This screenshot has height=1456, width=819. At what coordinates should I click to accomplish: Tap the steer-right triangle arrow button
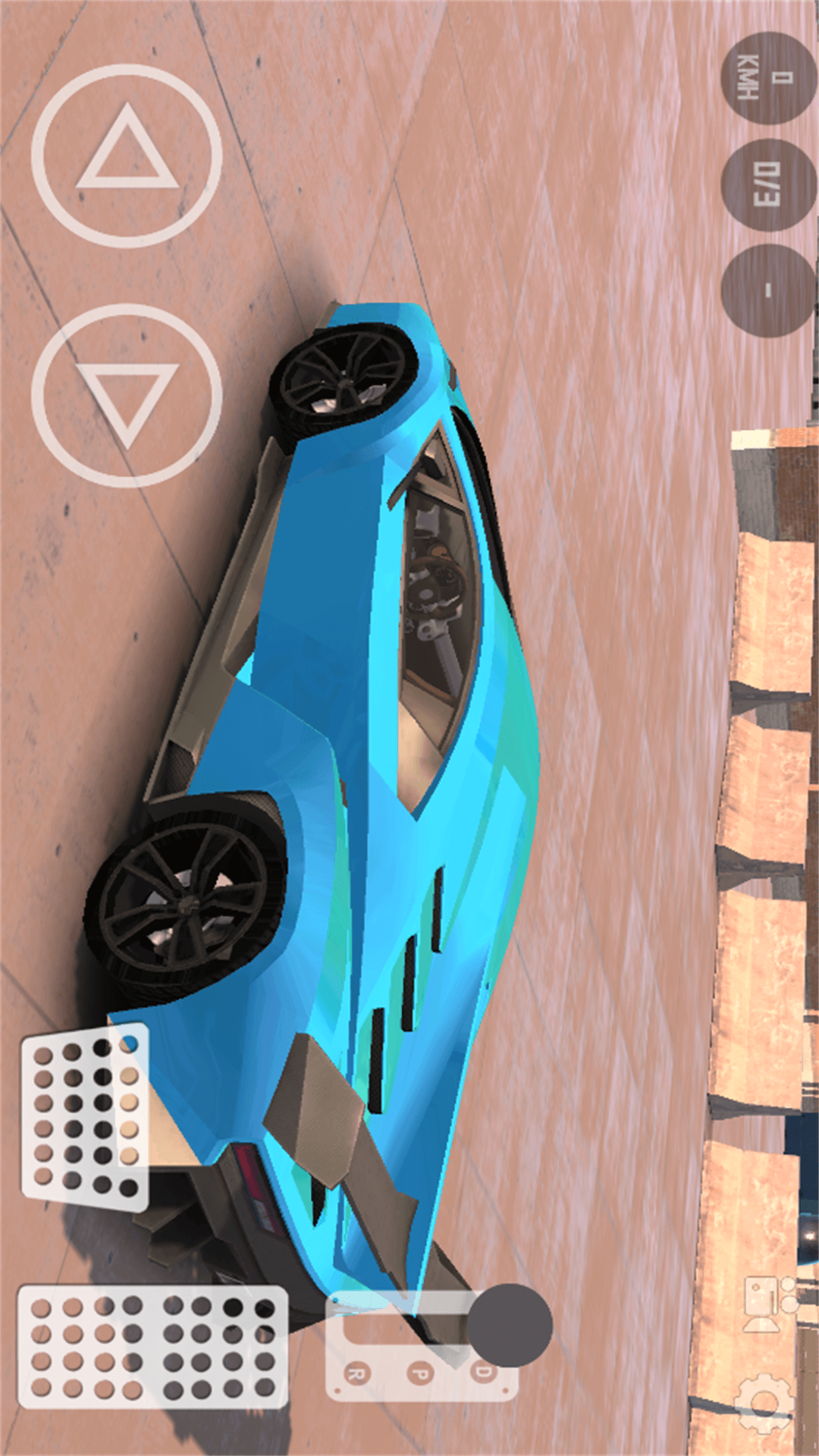(127, 395)
